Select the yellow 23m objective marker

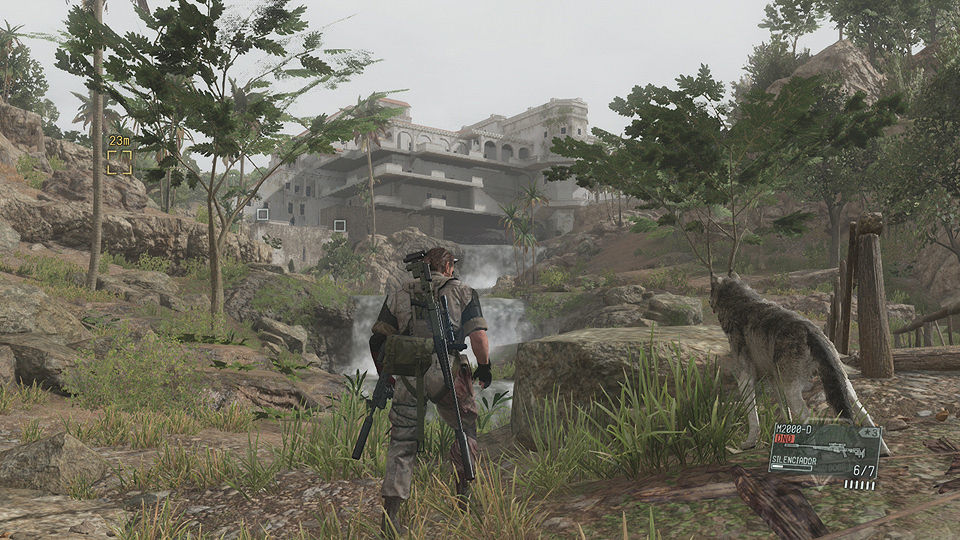tap(120, 161)
